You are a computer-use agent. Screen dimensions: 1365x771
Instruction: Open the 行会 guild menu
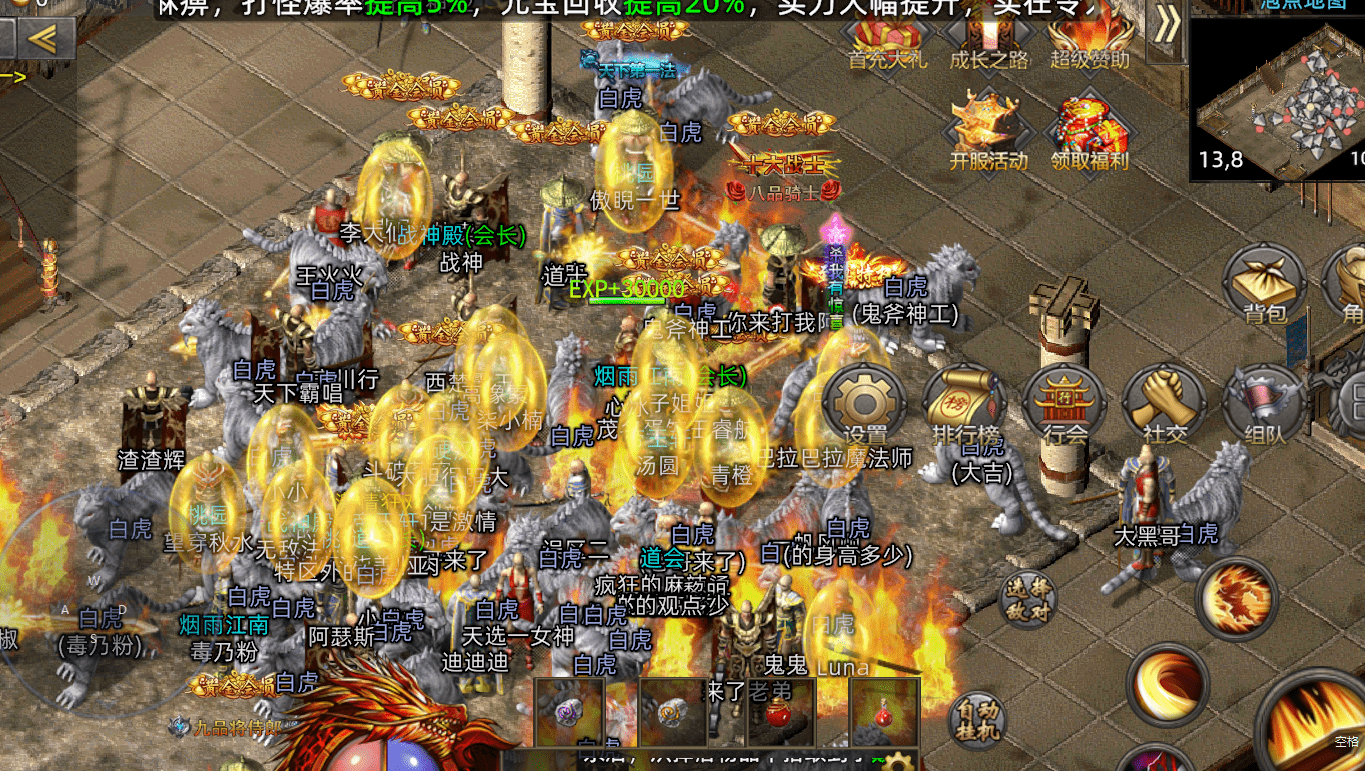click(1064, 405)
